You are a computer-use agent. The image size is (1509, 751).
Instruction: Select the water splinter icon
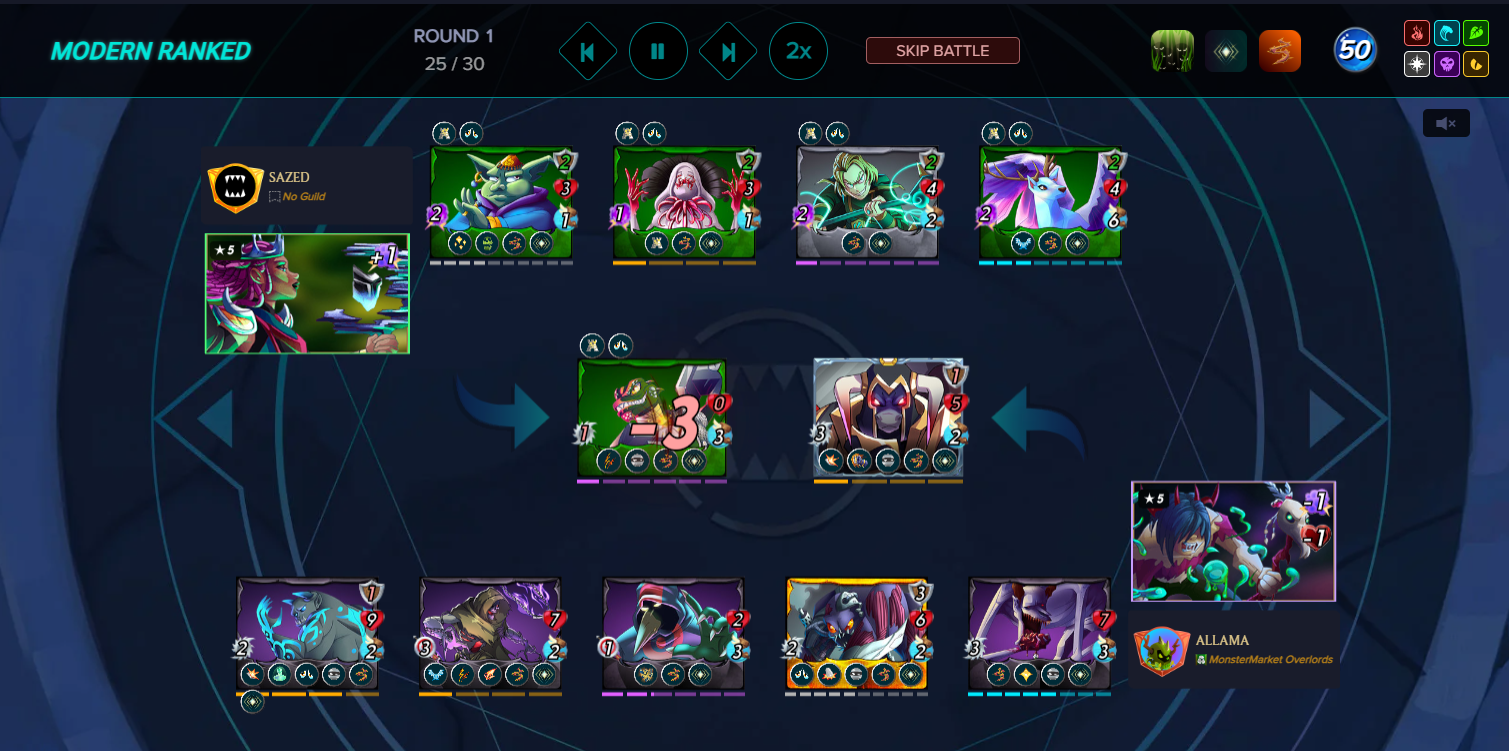[1445, 33]
